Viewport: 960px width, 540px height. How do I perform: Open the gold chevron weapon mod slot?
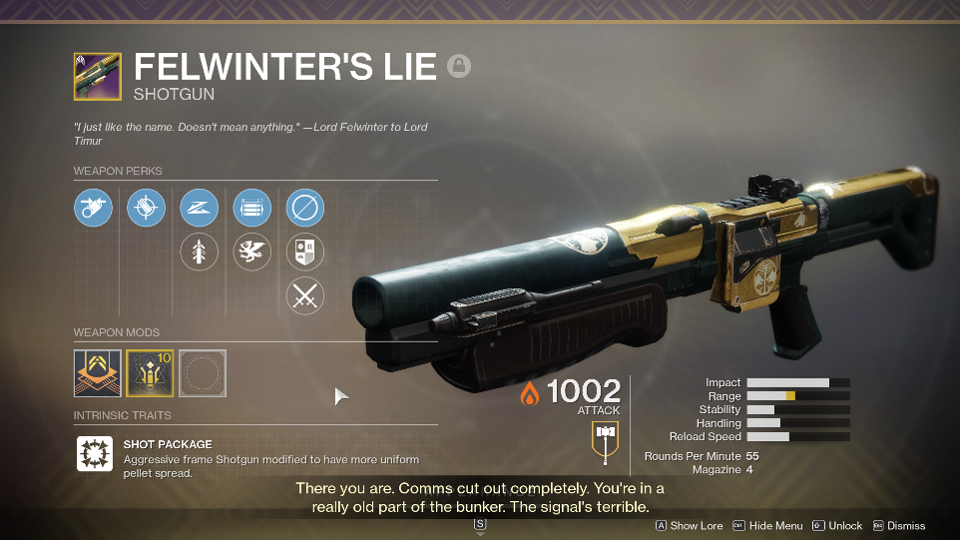97,373
